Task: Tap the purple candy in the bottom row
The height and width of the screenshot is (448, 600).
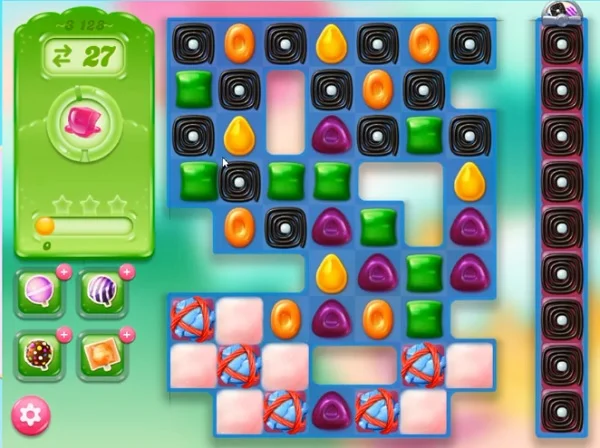Action: [330, 409]
